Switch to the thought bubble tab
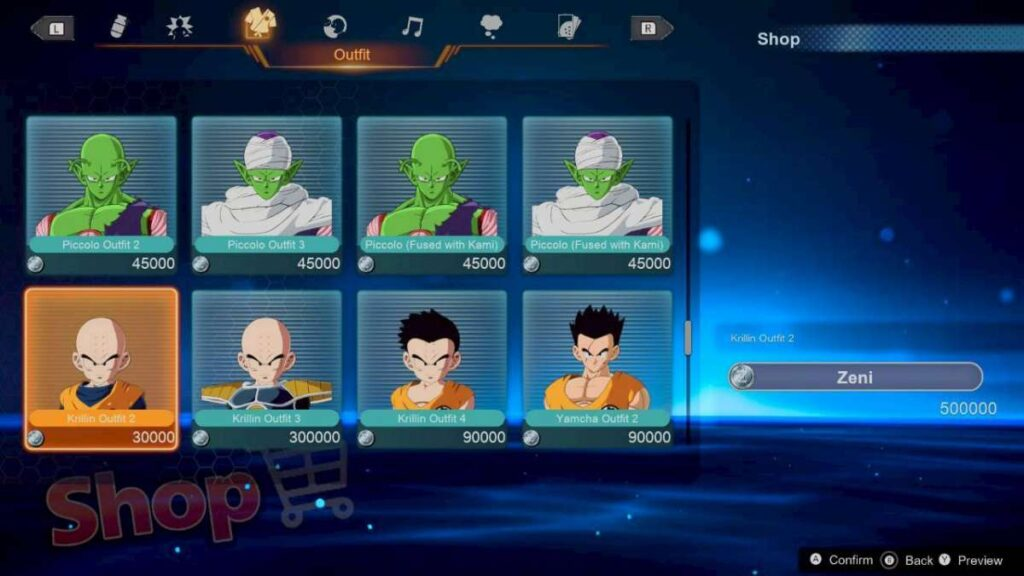 coord(491,26)
